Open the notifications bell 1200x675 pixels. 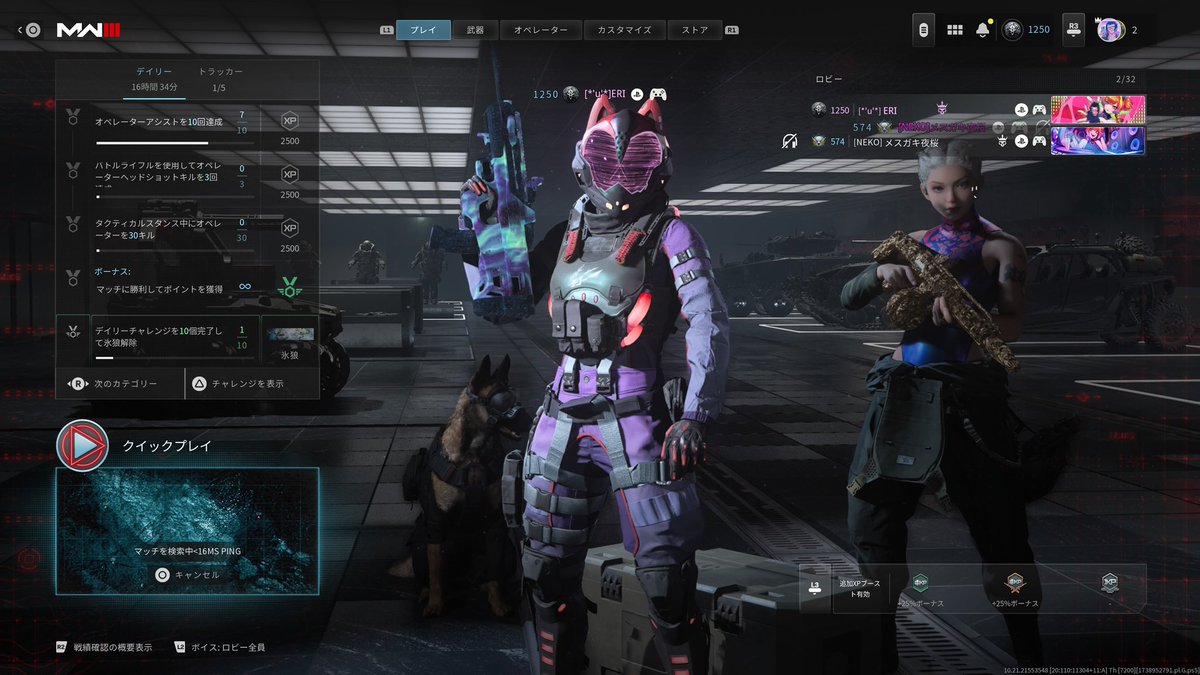pyautogui.click(x=982, y=30)
